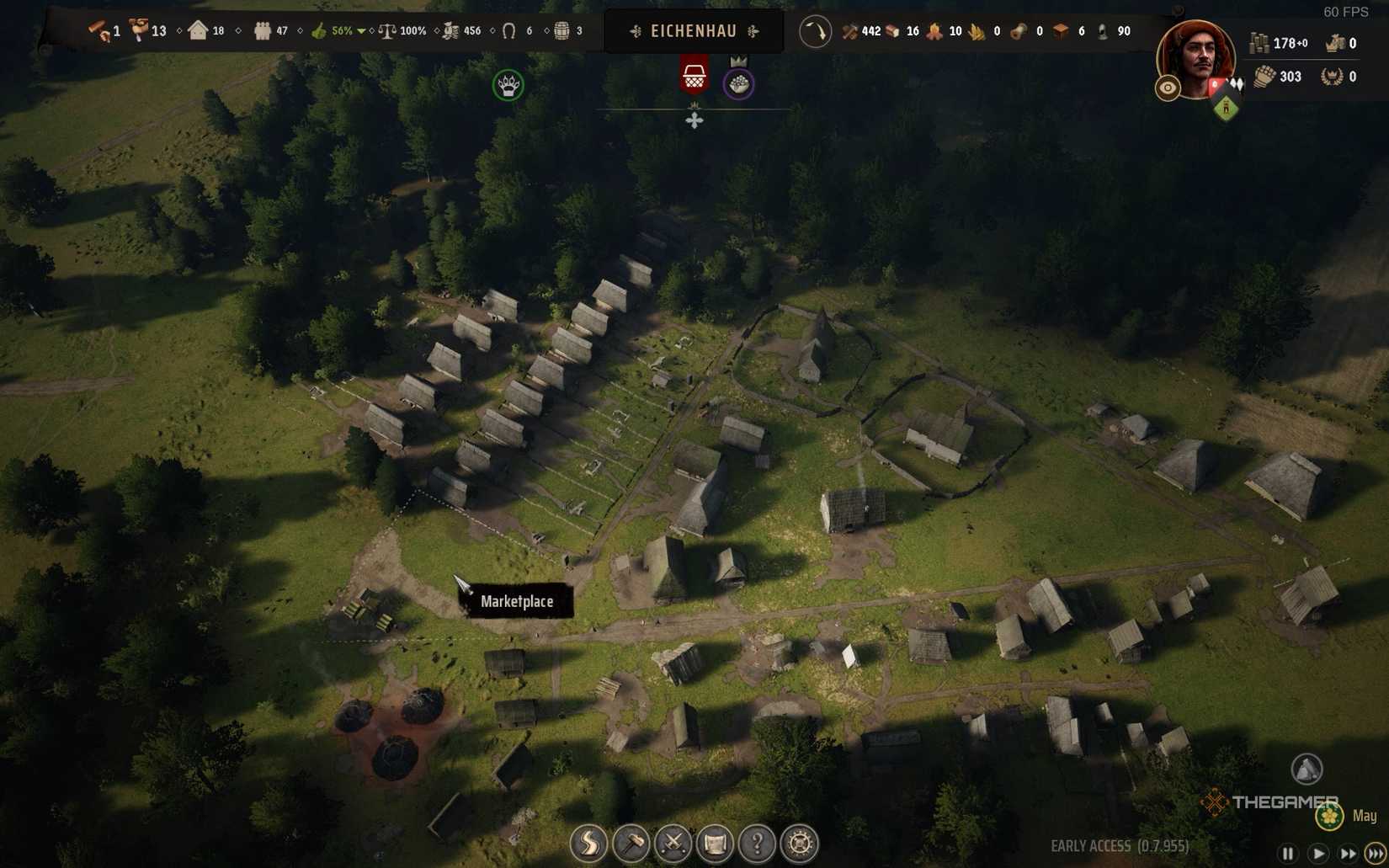Viewport: 1389px width, 868px height.
Task: Select the road building tool
Action: (589, 840)
